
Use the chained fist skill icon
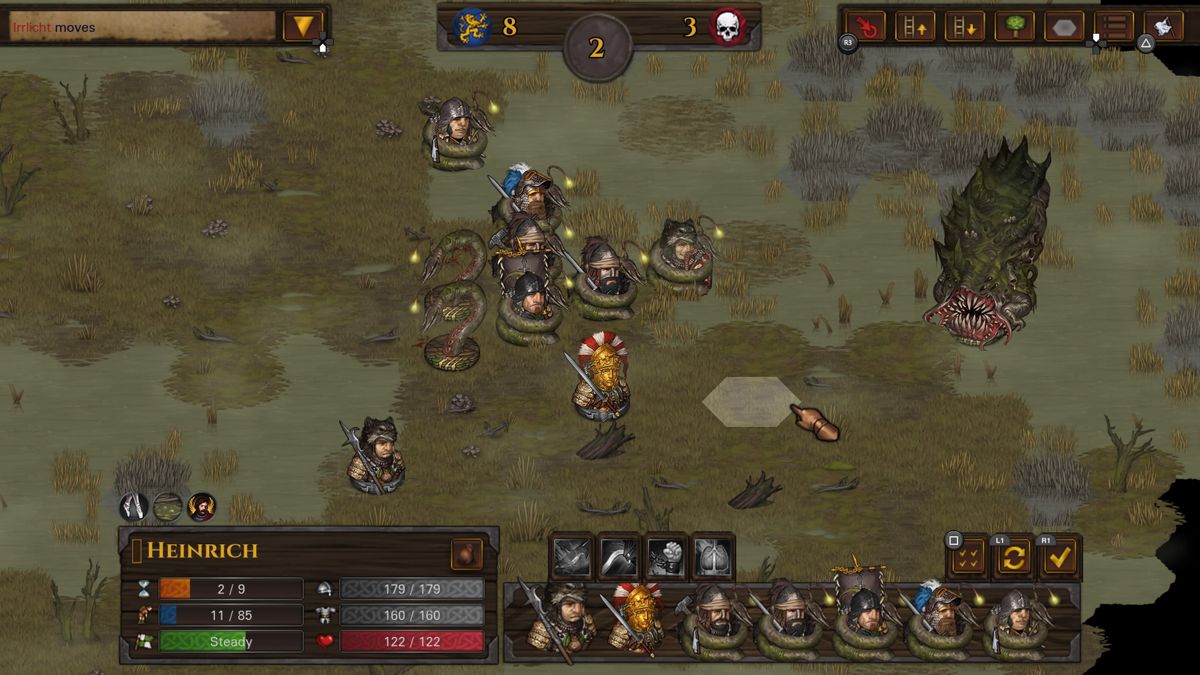(x=666, y=557)
